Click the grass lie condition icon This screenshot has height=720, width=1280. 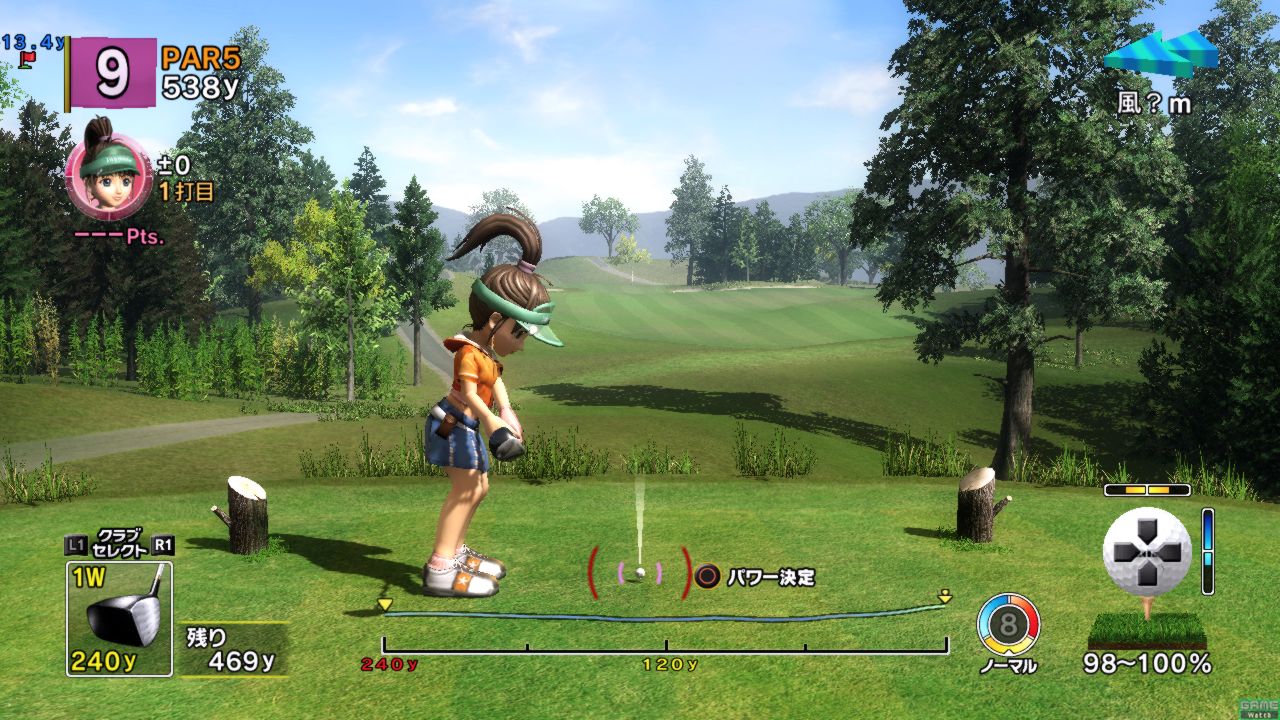tap(1147, 630)
